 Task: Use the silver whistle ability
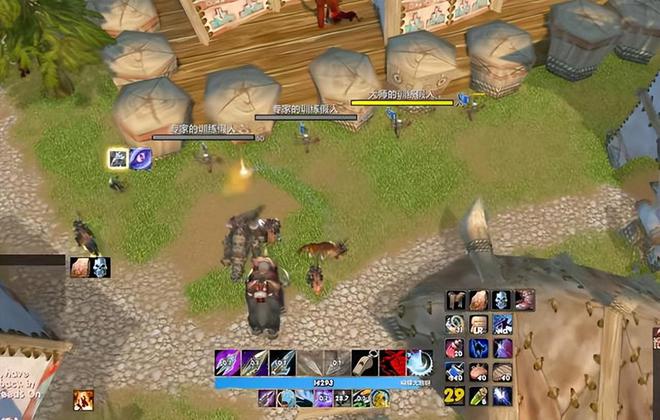pyautogui.click(x=366, y=363)
